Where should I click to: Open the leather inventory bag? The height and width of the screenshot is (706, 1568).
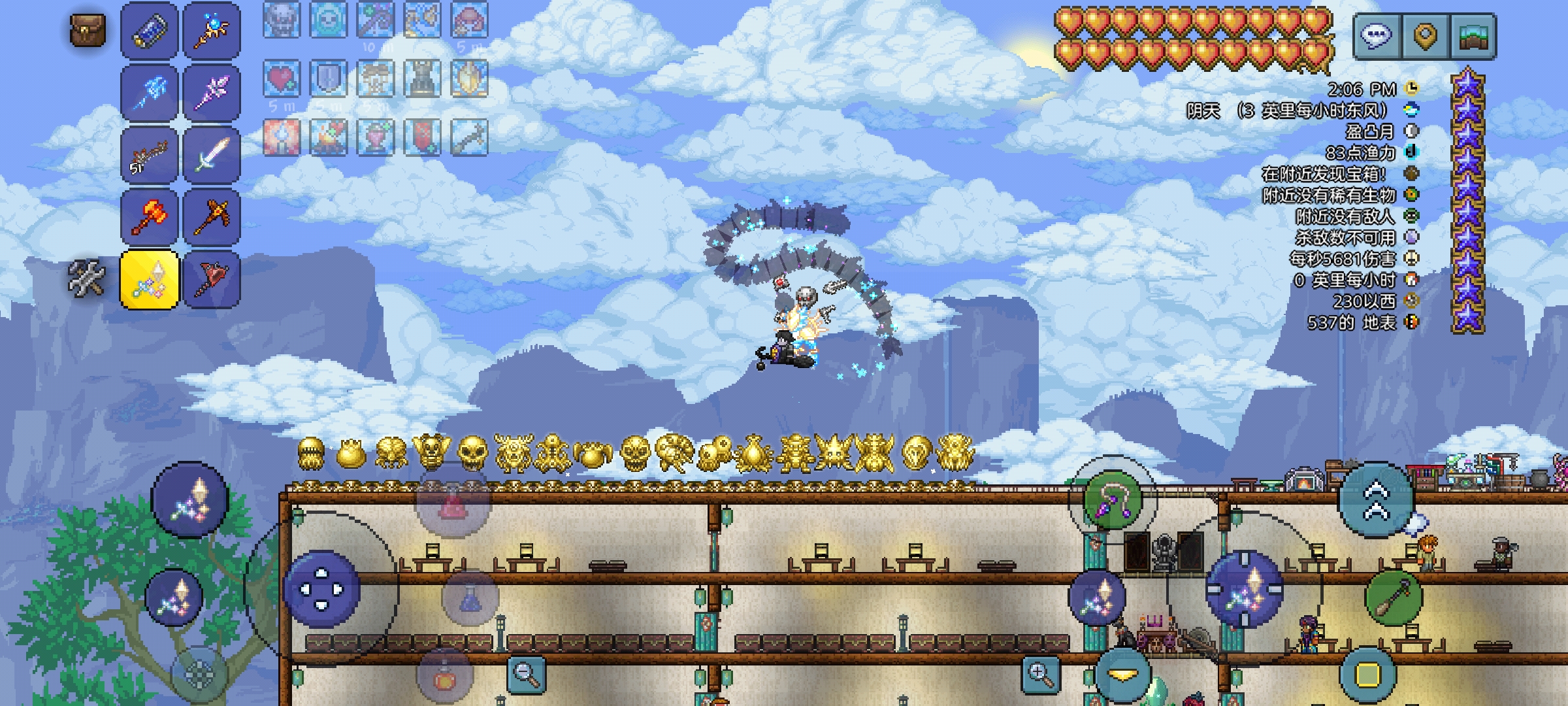pyautogui.click(x=88, y=30)
